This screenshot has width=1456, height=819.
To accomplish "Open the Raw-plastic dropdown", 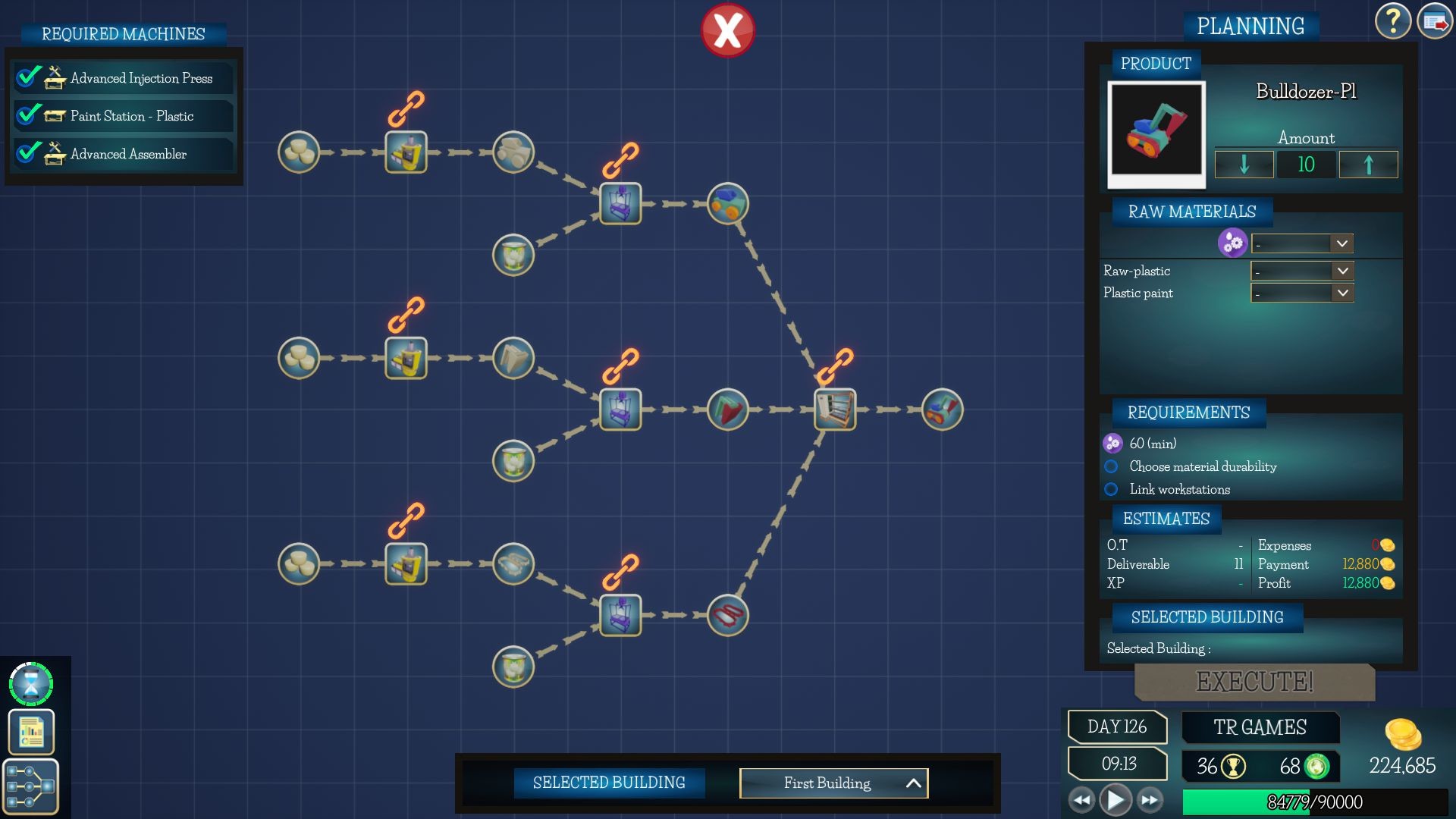I will tap(1301, 271).
